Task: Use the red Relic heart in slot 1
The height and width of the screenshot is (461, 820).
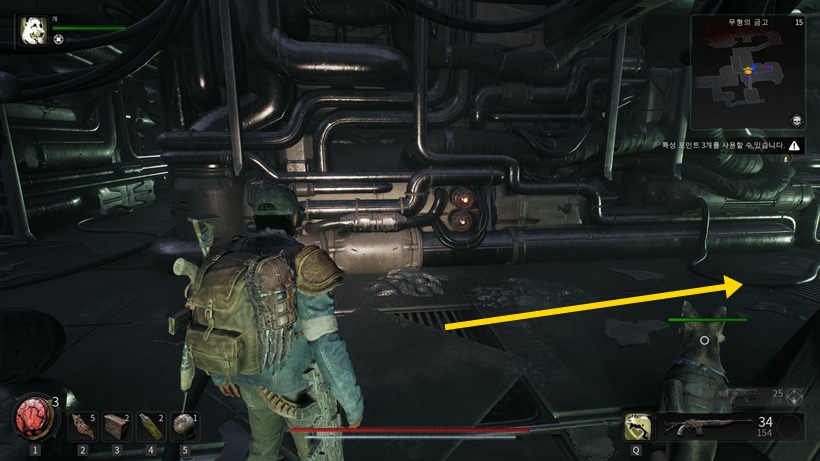Action: click(x=35, y=418)
